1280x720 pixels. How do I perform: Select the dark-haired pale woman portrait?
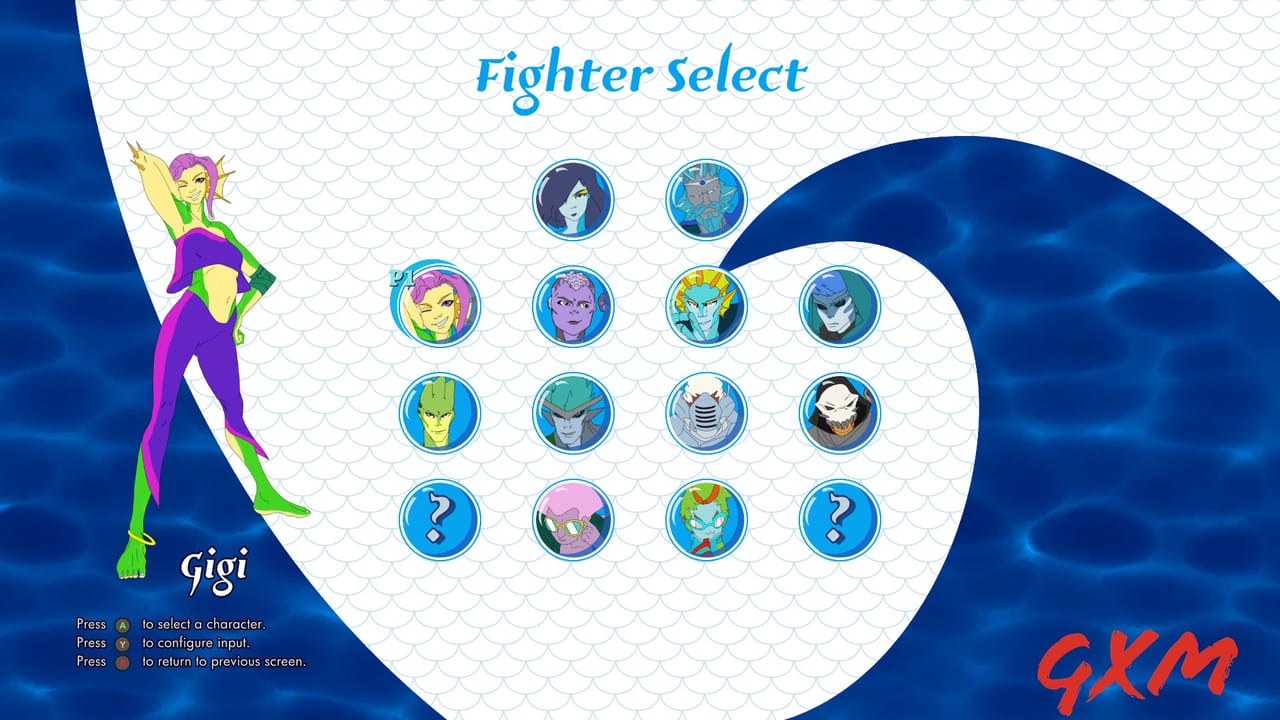coord(571,200)
